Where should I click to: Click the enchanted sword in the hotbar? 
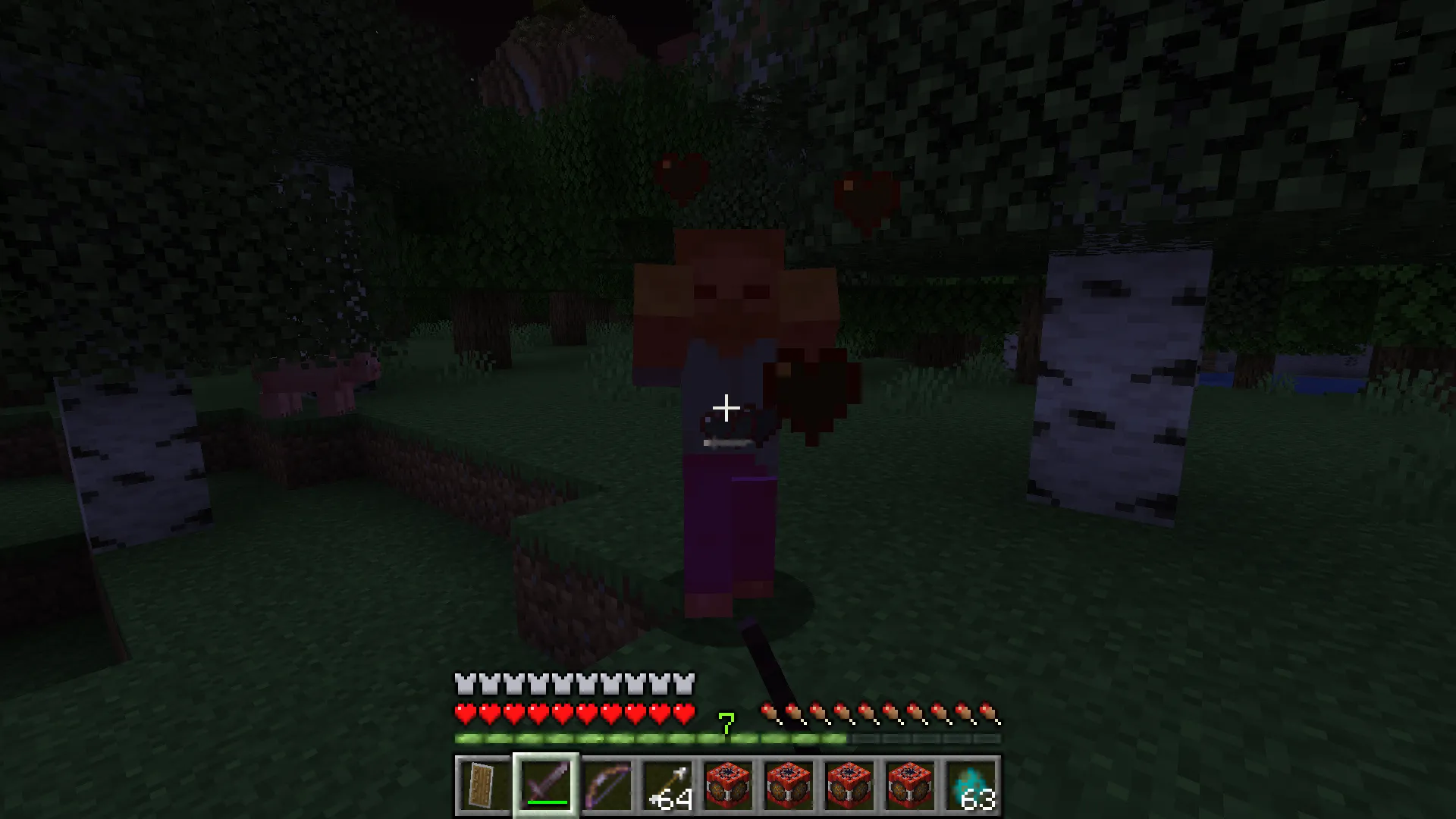click(547, 785)
